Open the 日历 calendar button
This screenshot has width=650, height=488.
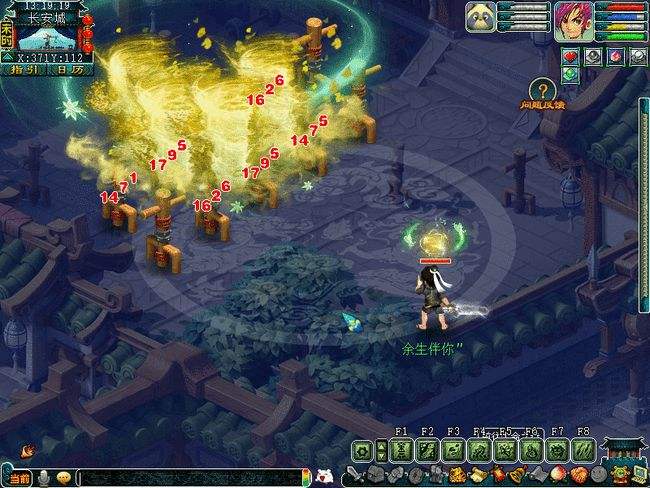click(x=69, y=70)
